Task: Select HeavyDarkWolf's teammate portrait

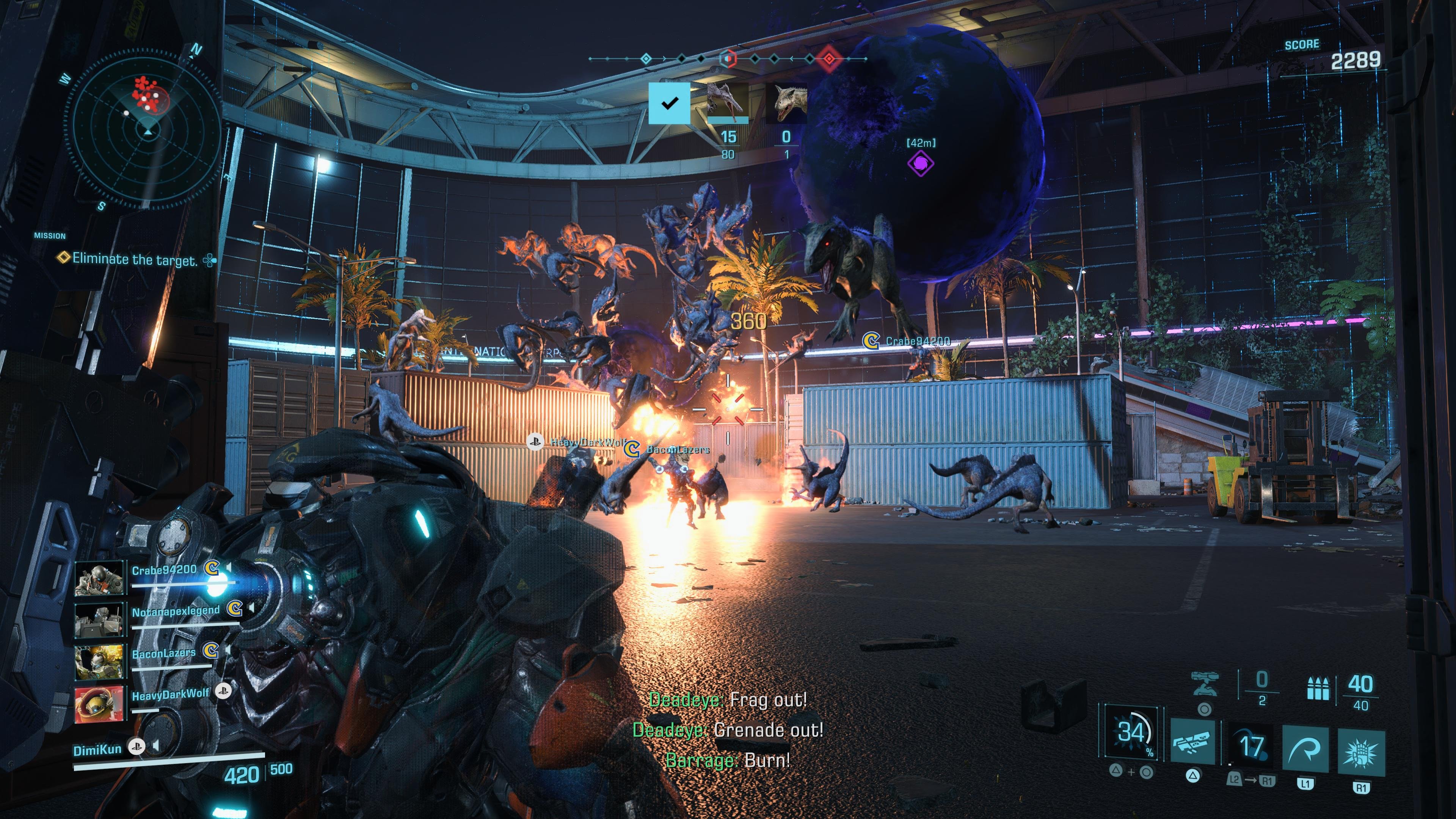Action: pyautogui.click(x=99, y=704)
